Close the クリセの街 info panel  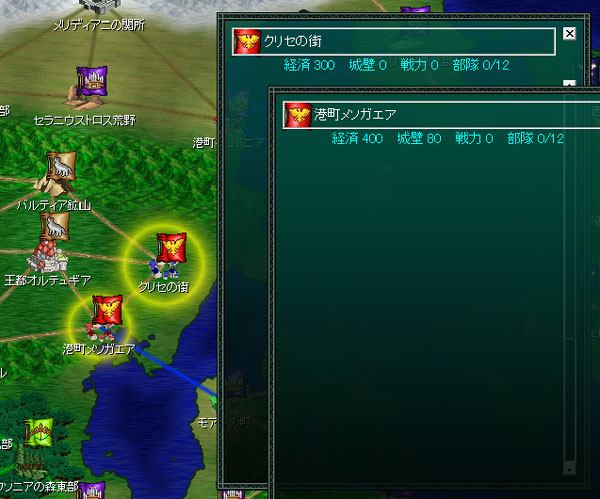[570, 33]
